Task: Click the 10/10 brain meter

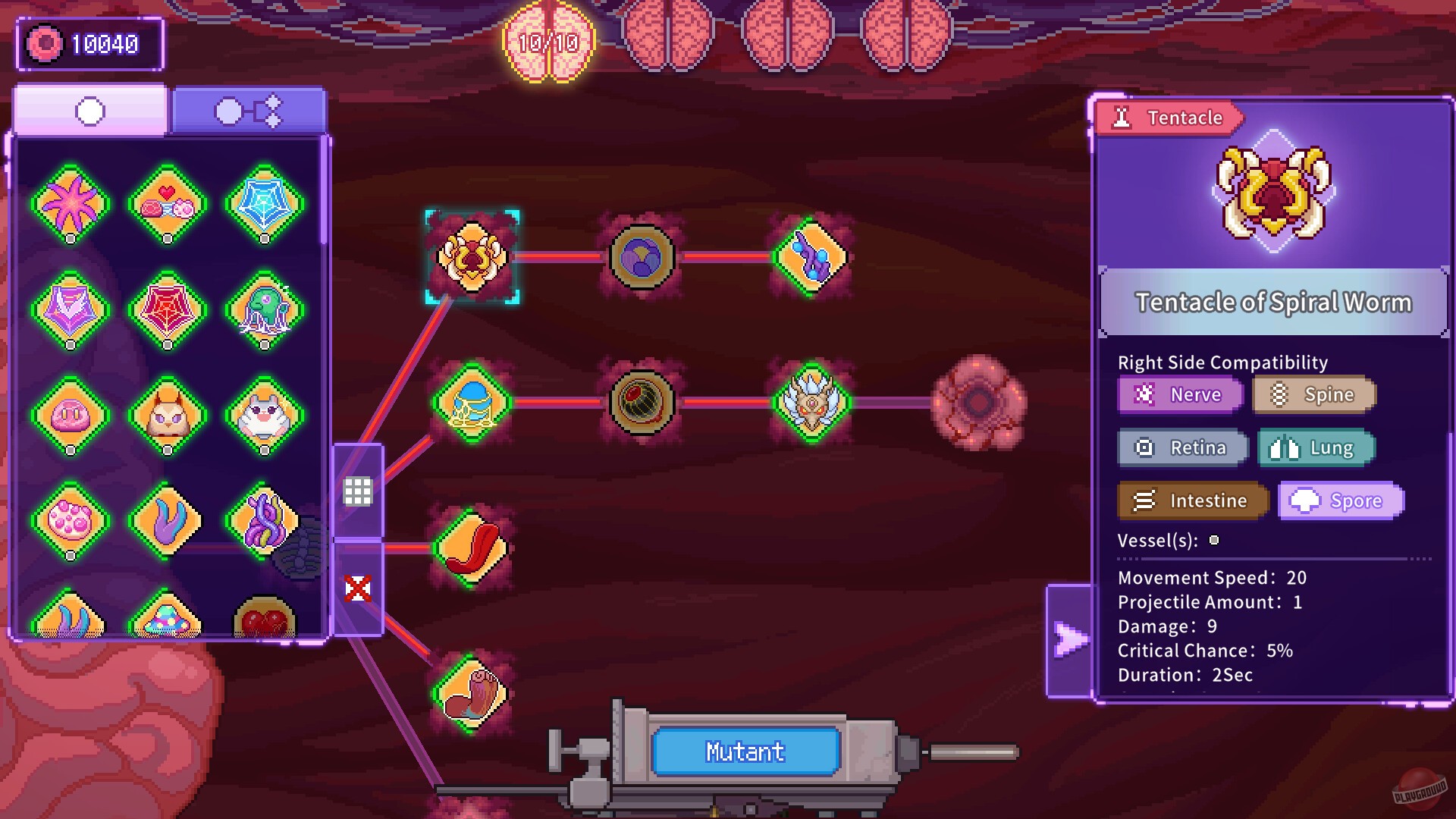Action: point(548,43)
